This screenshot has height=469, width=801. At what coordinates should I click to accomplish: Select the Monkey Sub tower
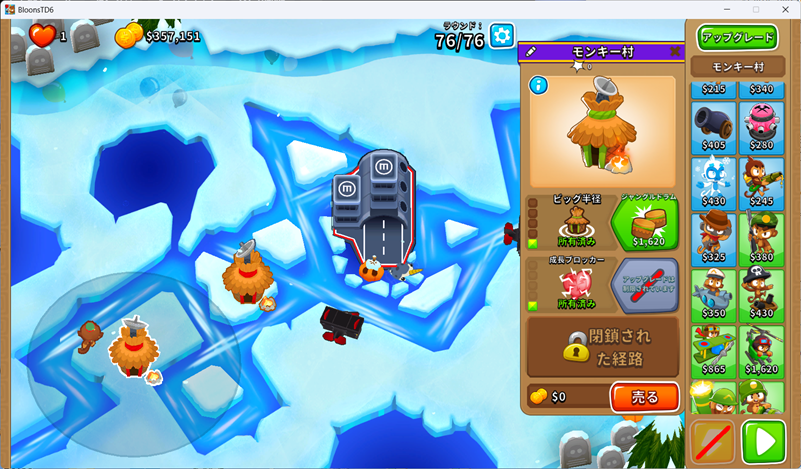pos(713,292)
